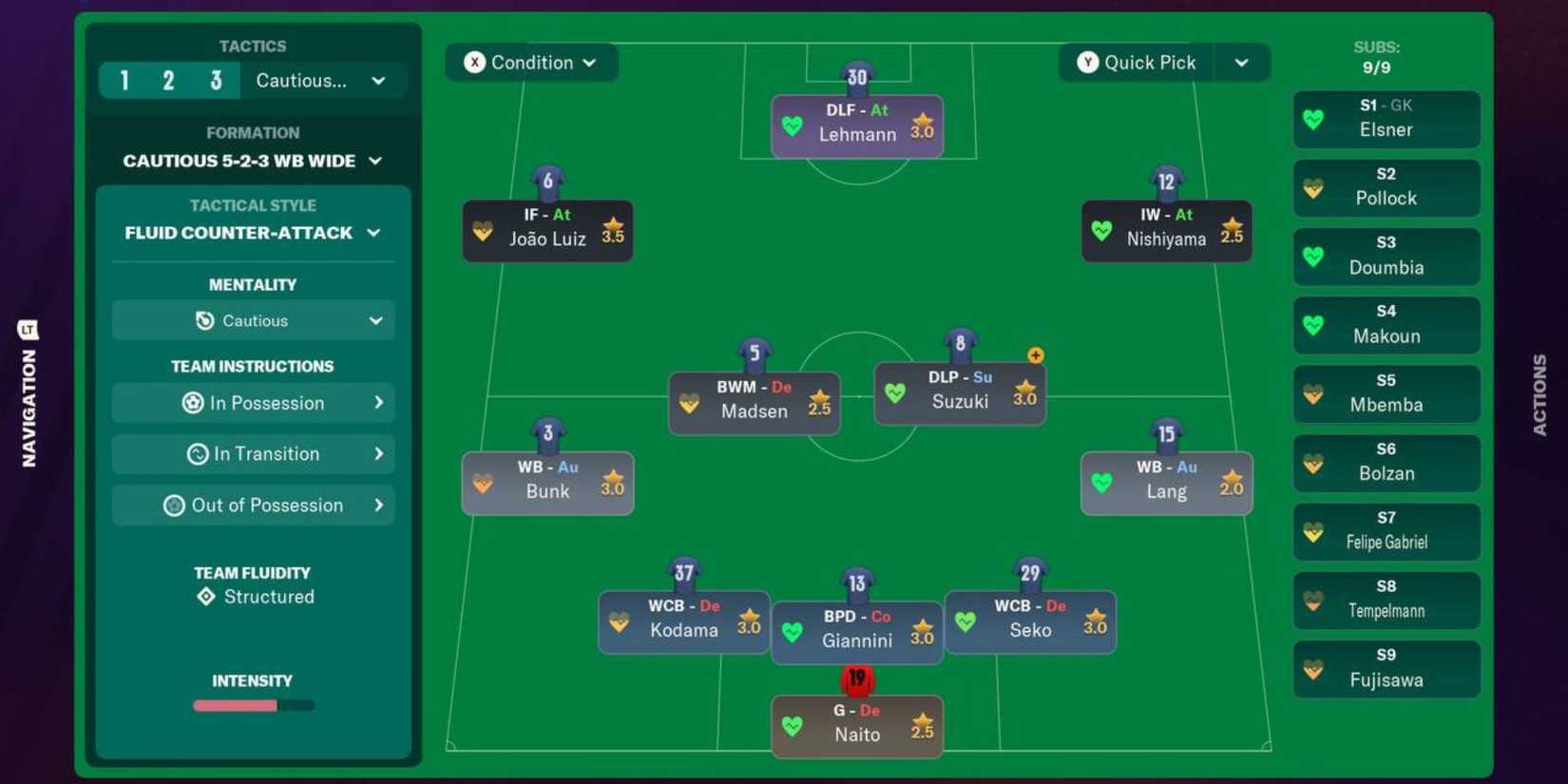The width and height of the screenshot is (1568, 784).
Task: Click the star rating on João Luiz's card
Action: pos(612,231)
